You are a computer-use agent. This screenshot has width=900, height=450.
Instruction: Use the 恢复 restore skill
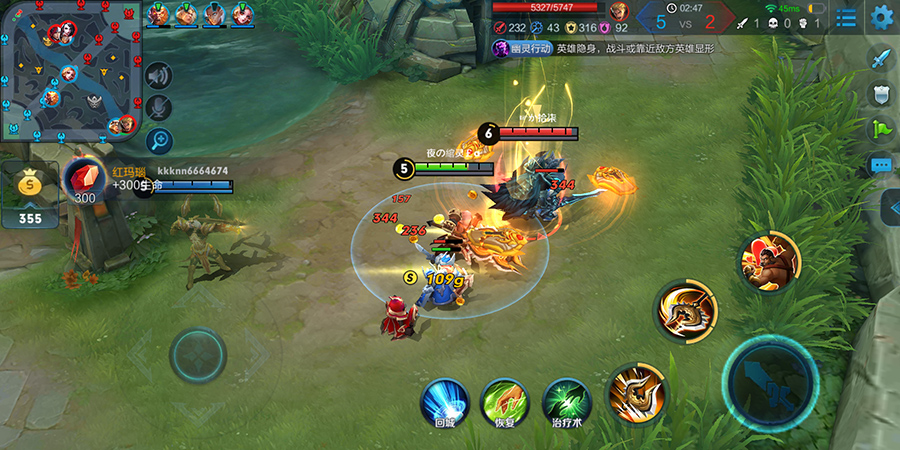click(x=505, y=401)
